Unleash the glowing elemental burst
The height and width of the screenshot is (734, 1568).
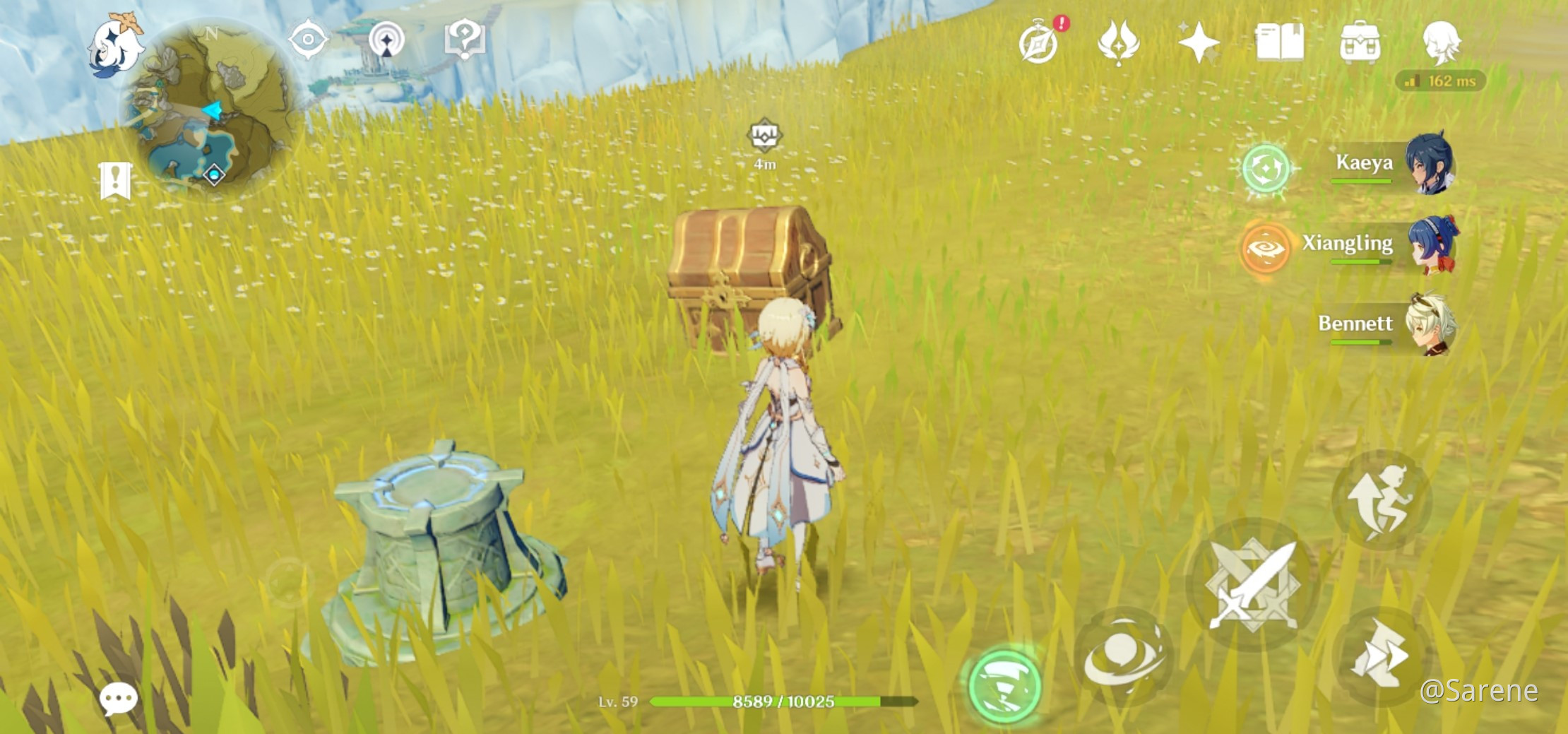[x=1007, y=683]
